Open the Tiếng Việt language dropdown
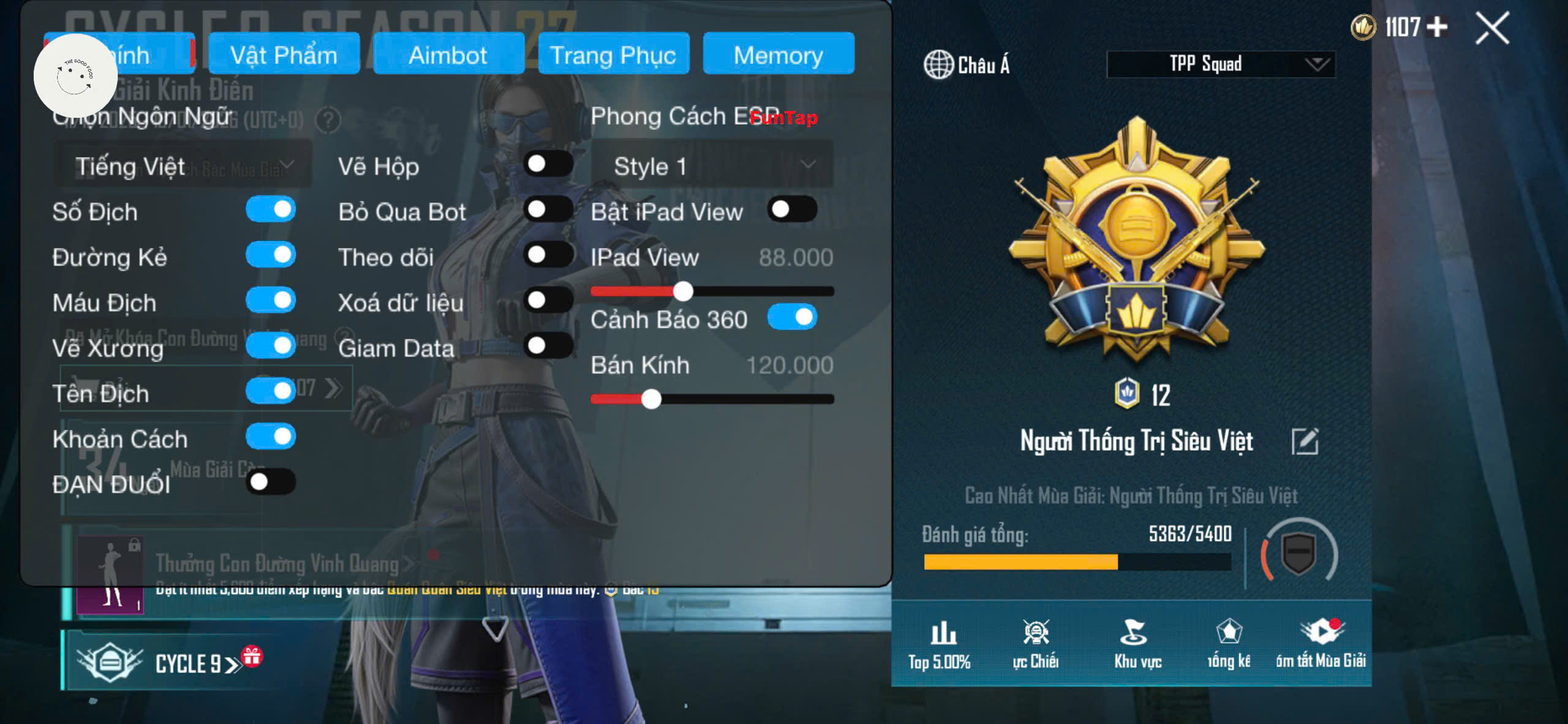 pyautogui.click(x=183, y=166)
